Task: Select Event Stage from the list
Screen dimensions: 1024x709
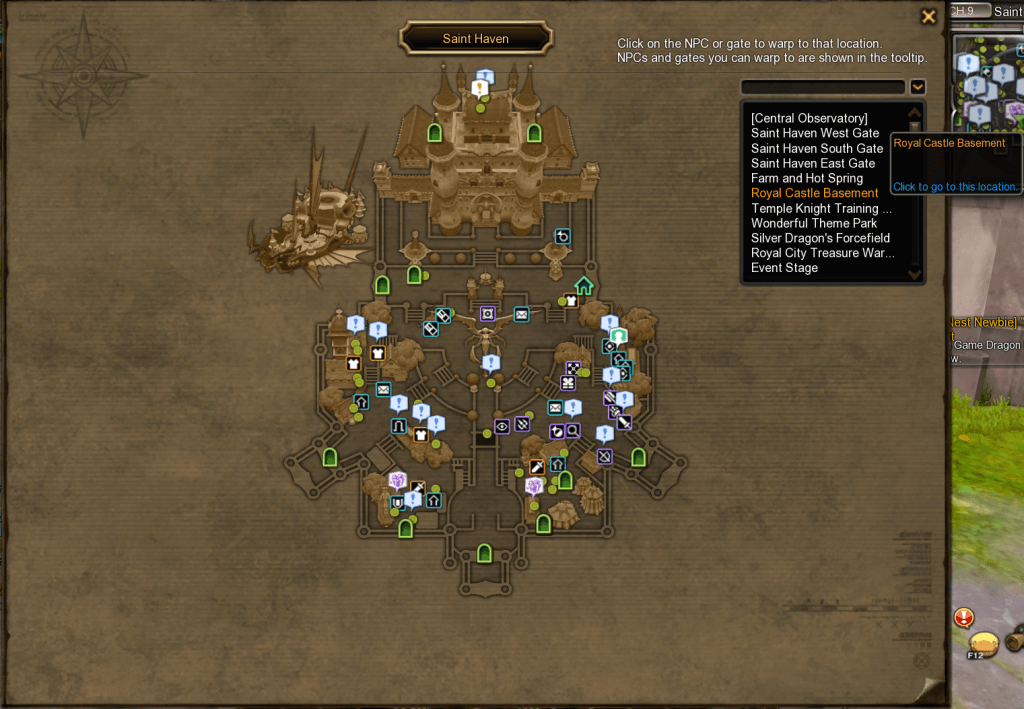Action: click(784, 268)
